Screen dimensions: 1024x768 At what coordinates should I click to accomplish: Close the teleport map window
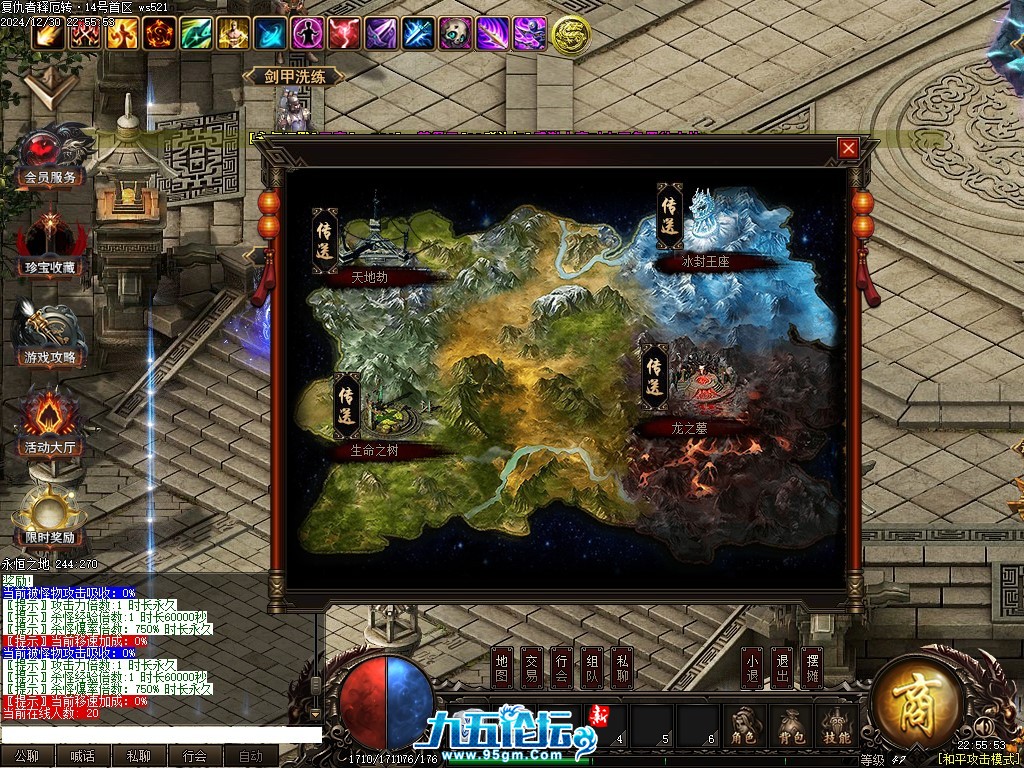(848, 149)
